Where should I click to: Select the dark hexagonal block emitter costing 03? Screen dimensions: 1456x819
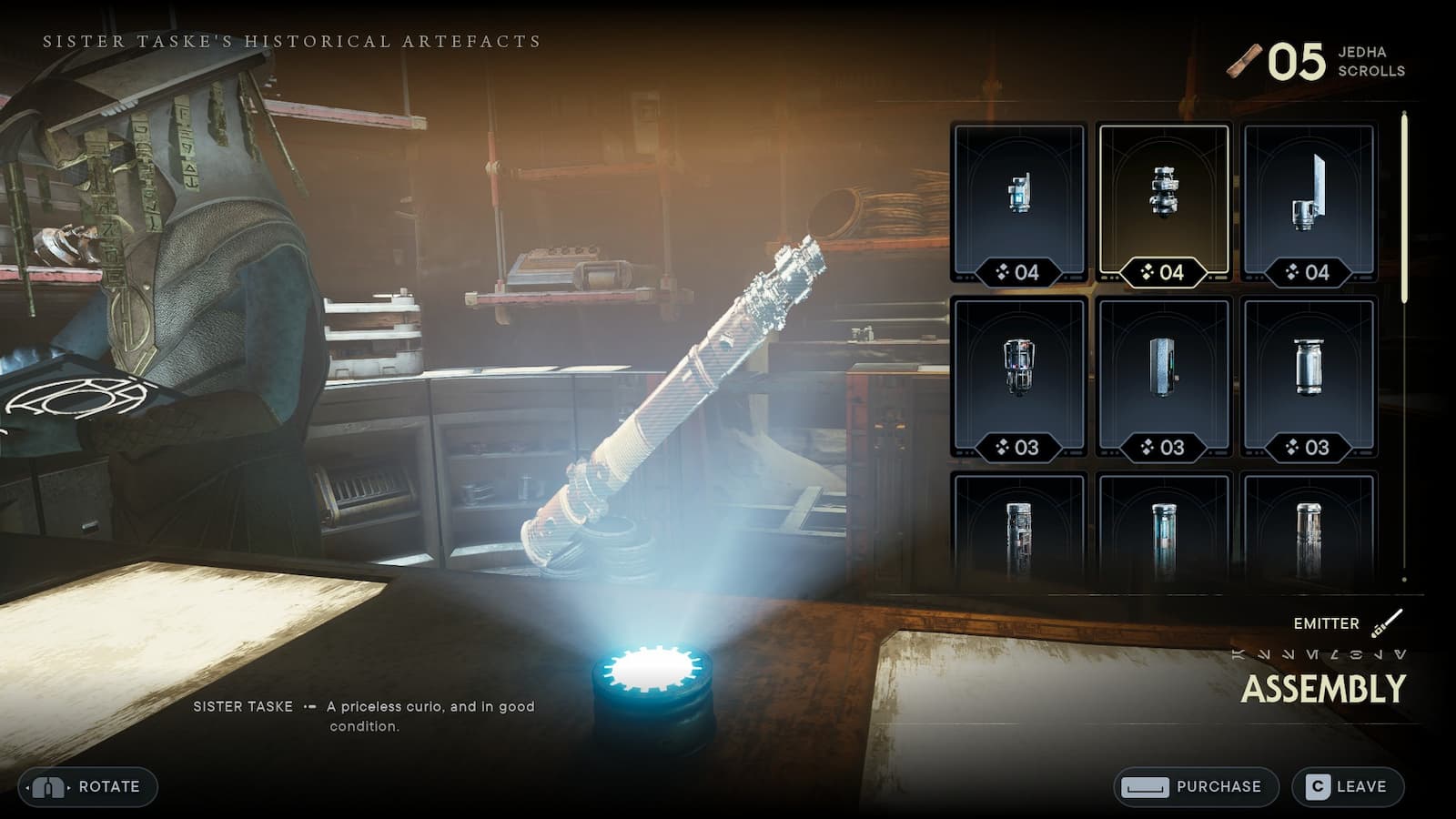coord(1164,377)
